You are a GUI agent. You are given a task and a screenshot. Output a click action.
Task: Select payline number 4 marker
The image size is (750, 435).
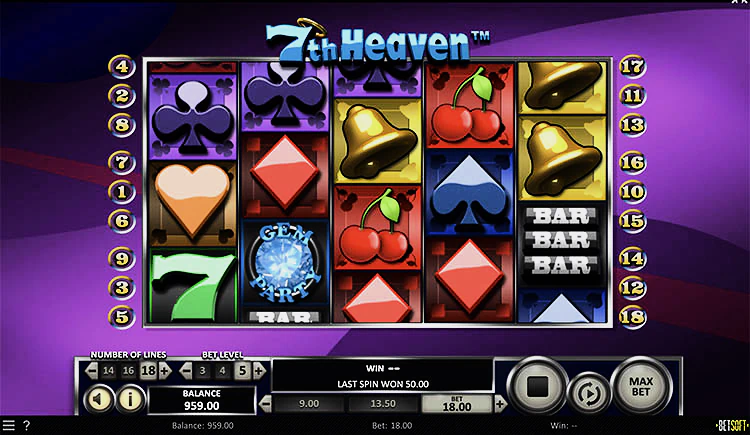(x=123, y=67)
